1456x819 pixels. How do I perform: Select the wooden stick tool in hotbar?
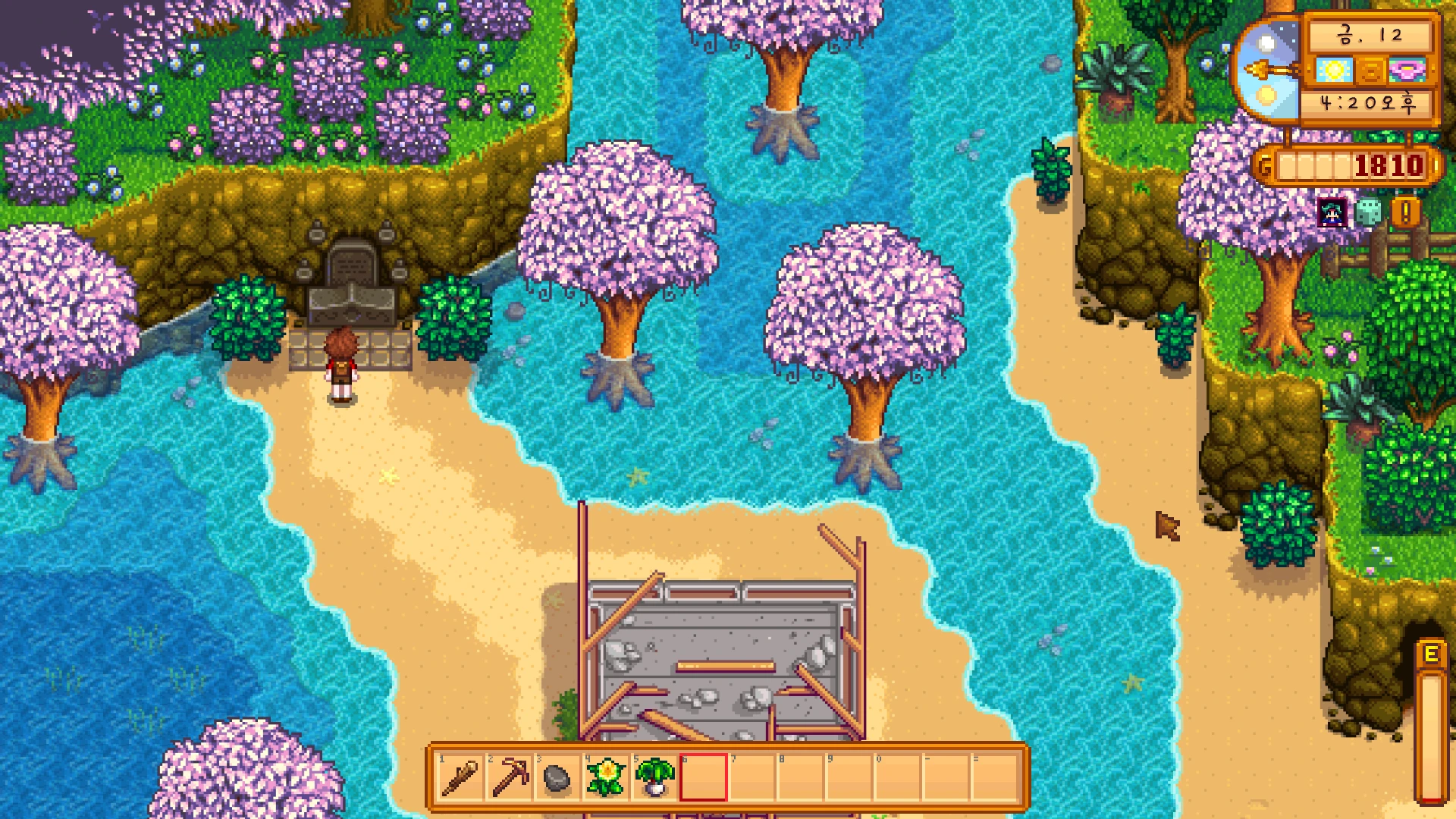coord(460,777)
